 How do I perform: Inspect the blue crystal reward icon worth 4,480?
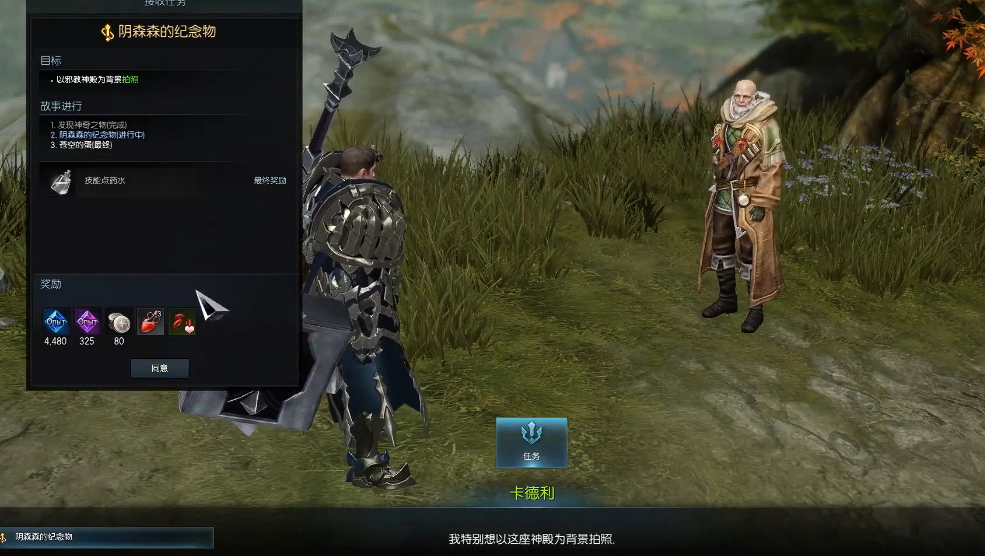click(55, 321)
